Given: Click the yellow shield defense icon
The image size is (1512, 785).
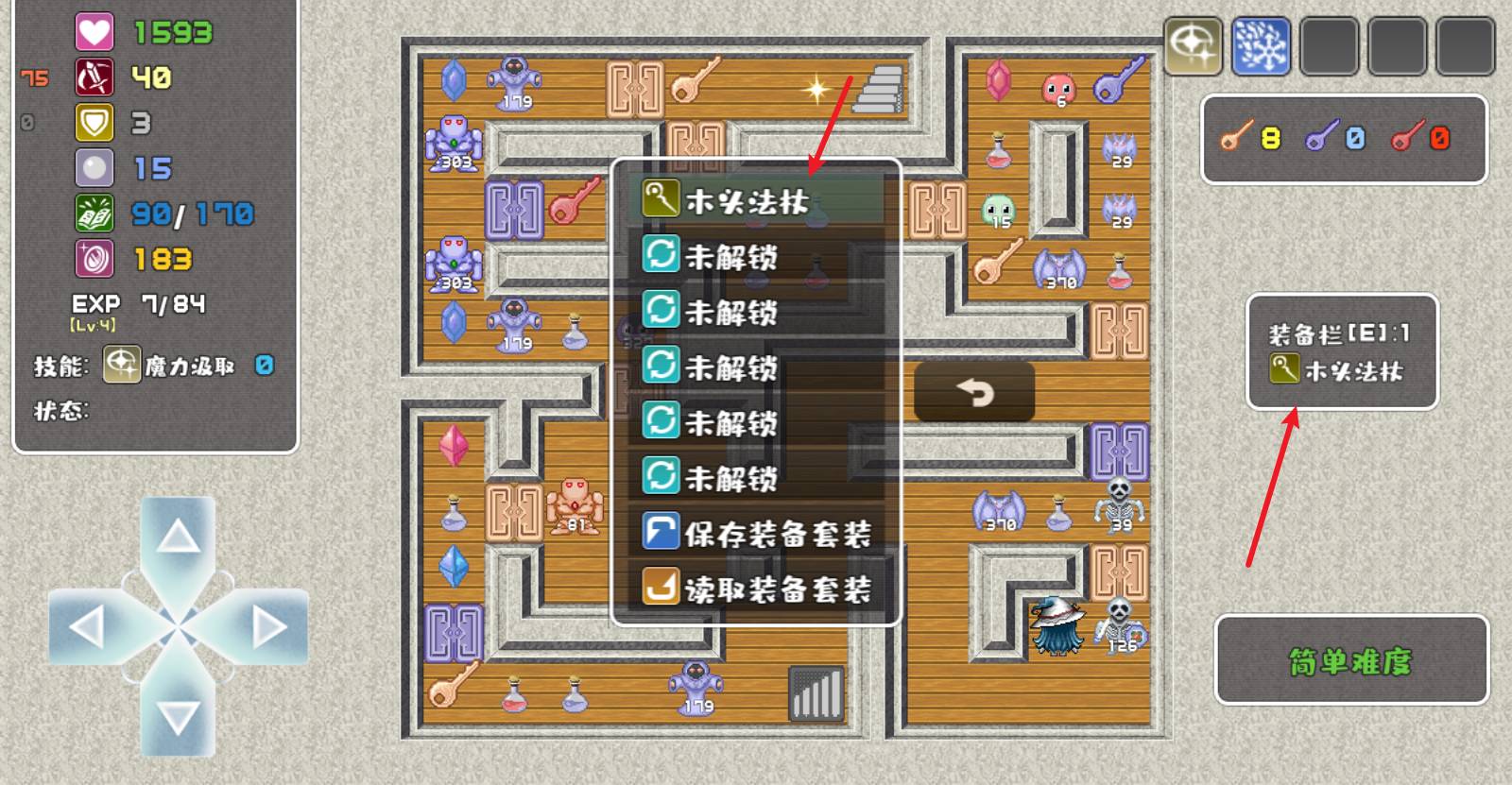Looking at the screenshot, I should click(x=94, y=123).
